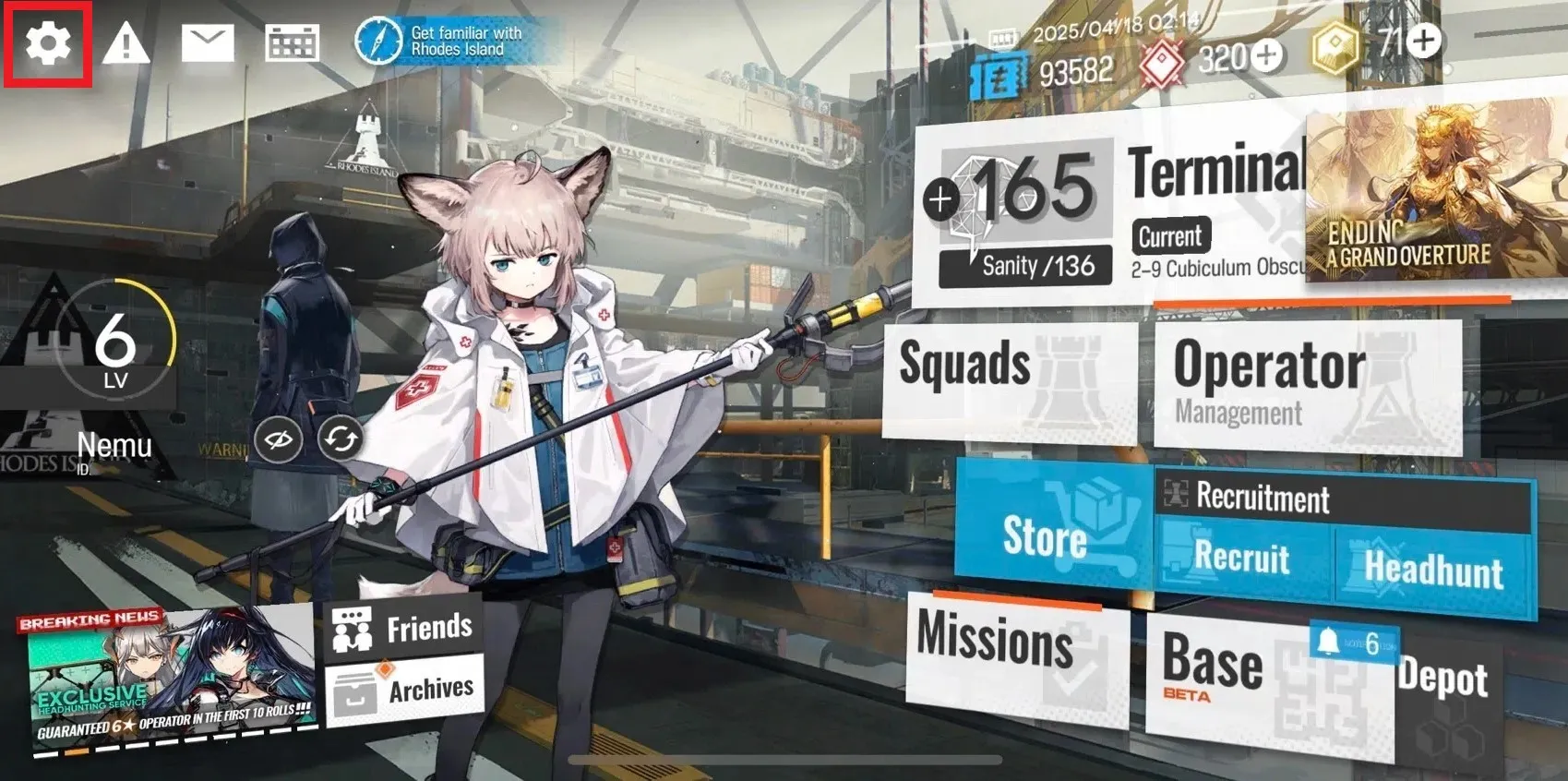Restore Sanity with the plus icon

tap(940, 198)
